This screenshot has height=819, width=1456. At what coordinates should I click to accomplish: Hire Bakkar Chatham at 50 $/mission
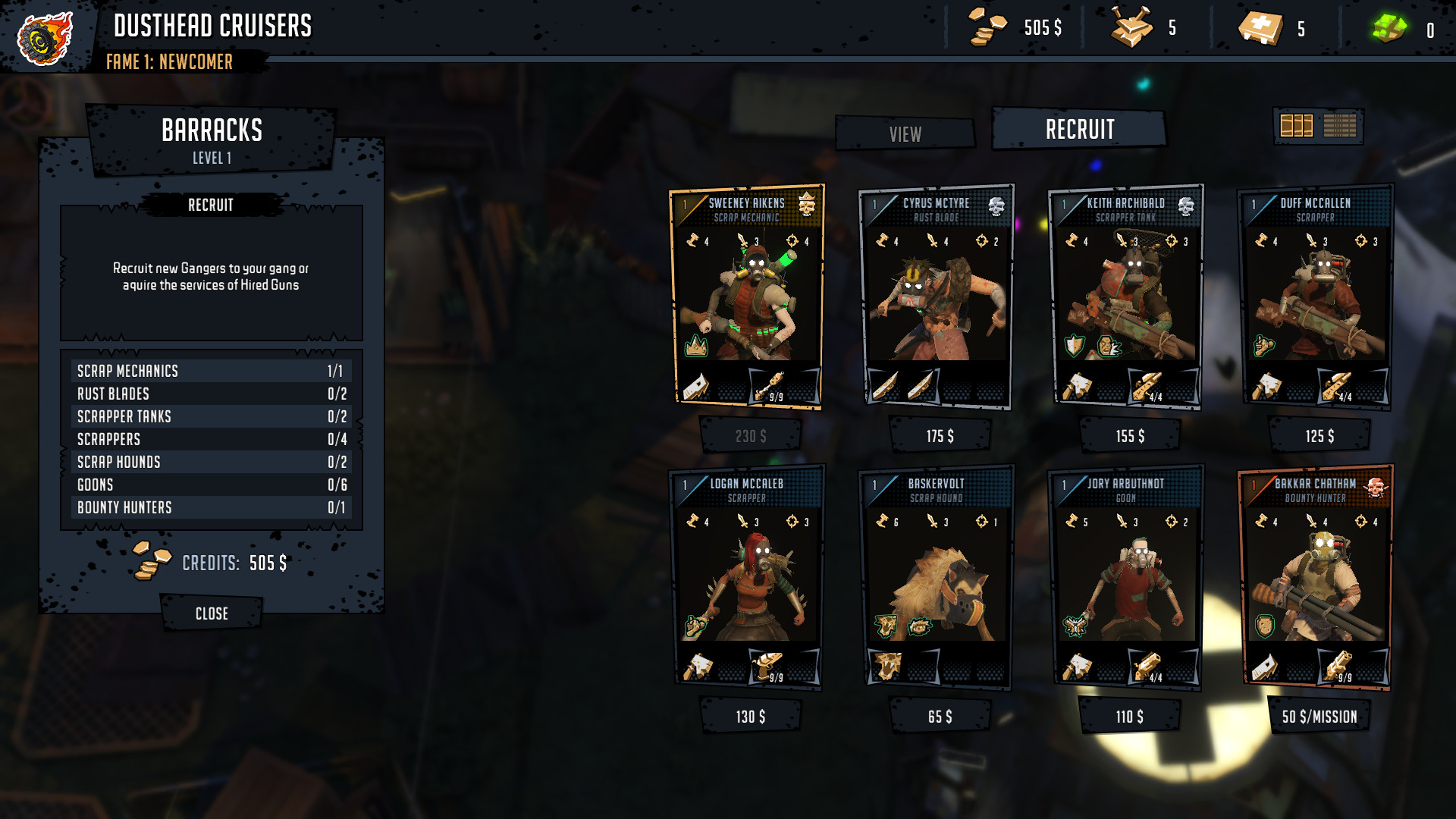(1319, 717)
